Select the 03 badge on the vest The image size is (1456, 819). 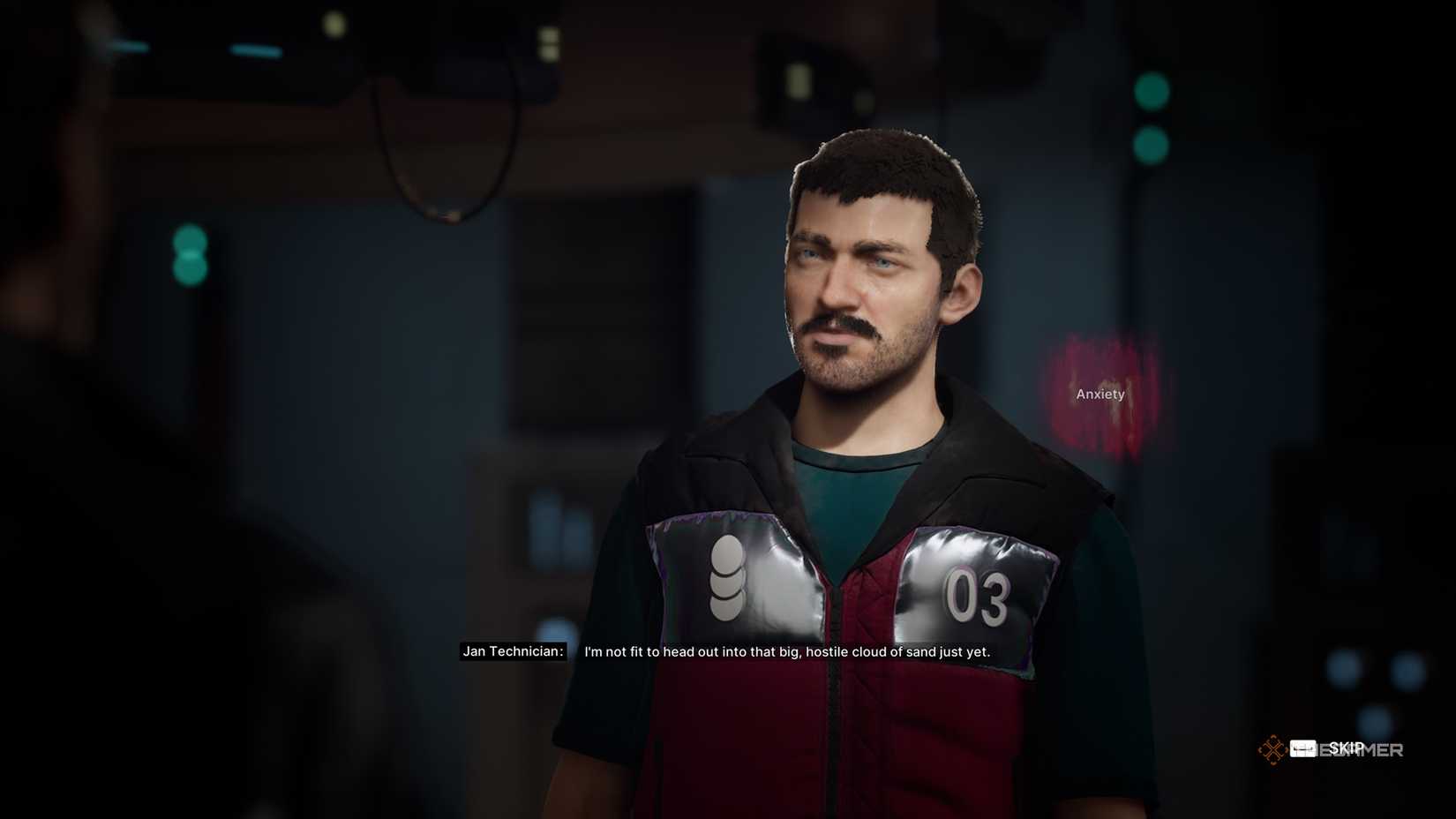tap(978, 597)
